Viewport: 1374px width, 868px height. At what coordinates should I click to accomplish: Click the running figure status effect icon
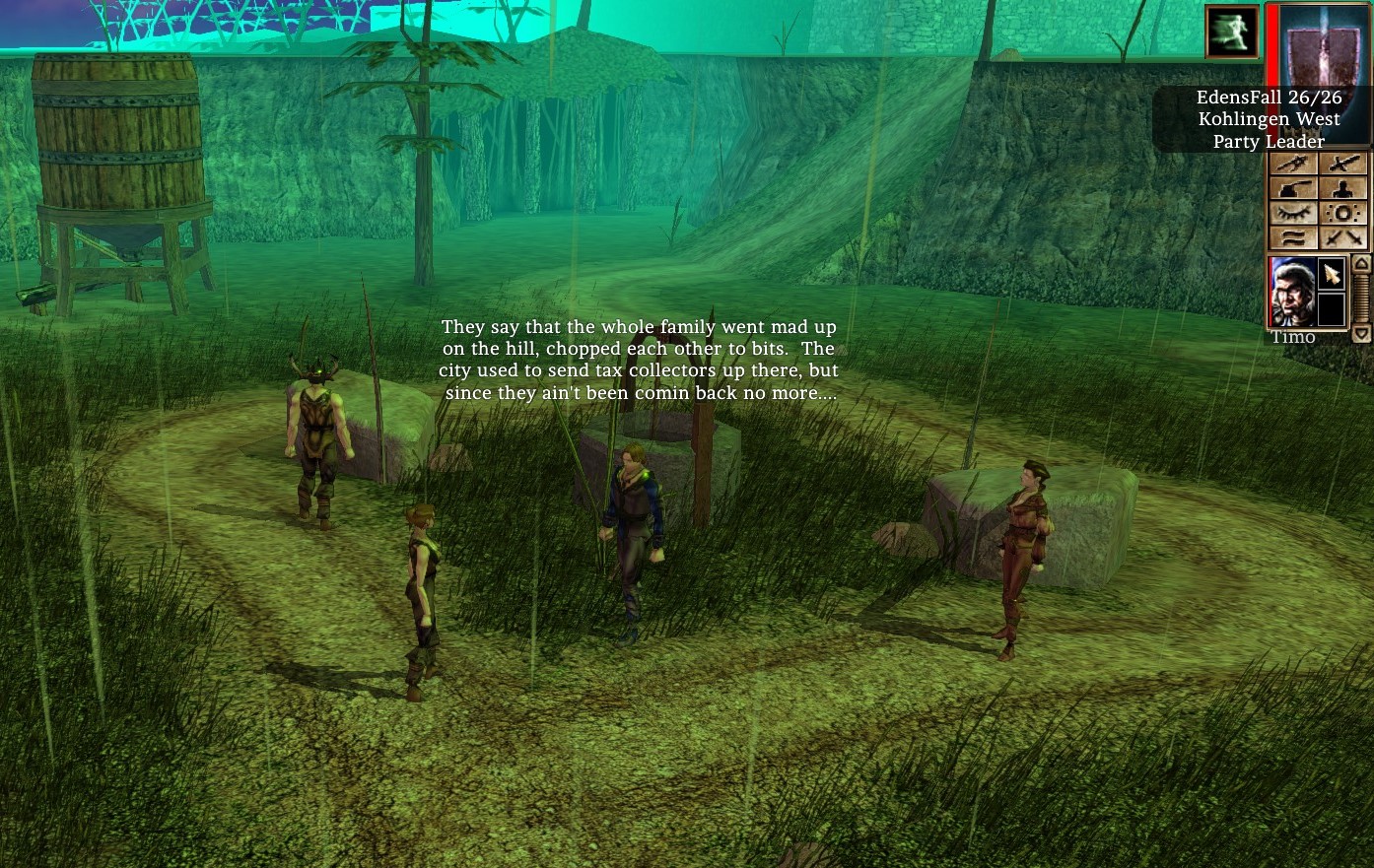click(x=1232, y=32)
